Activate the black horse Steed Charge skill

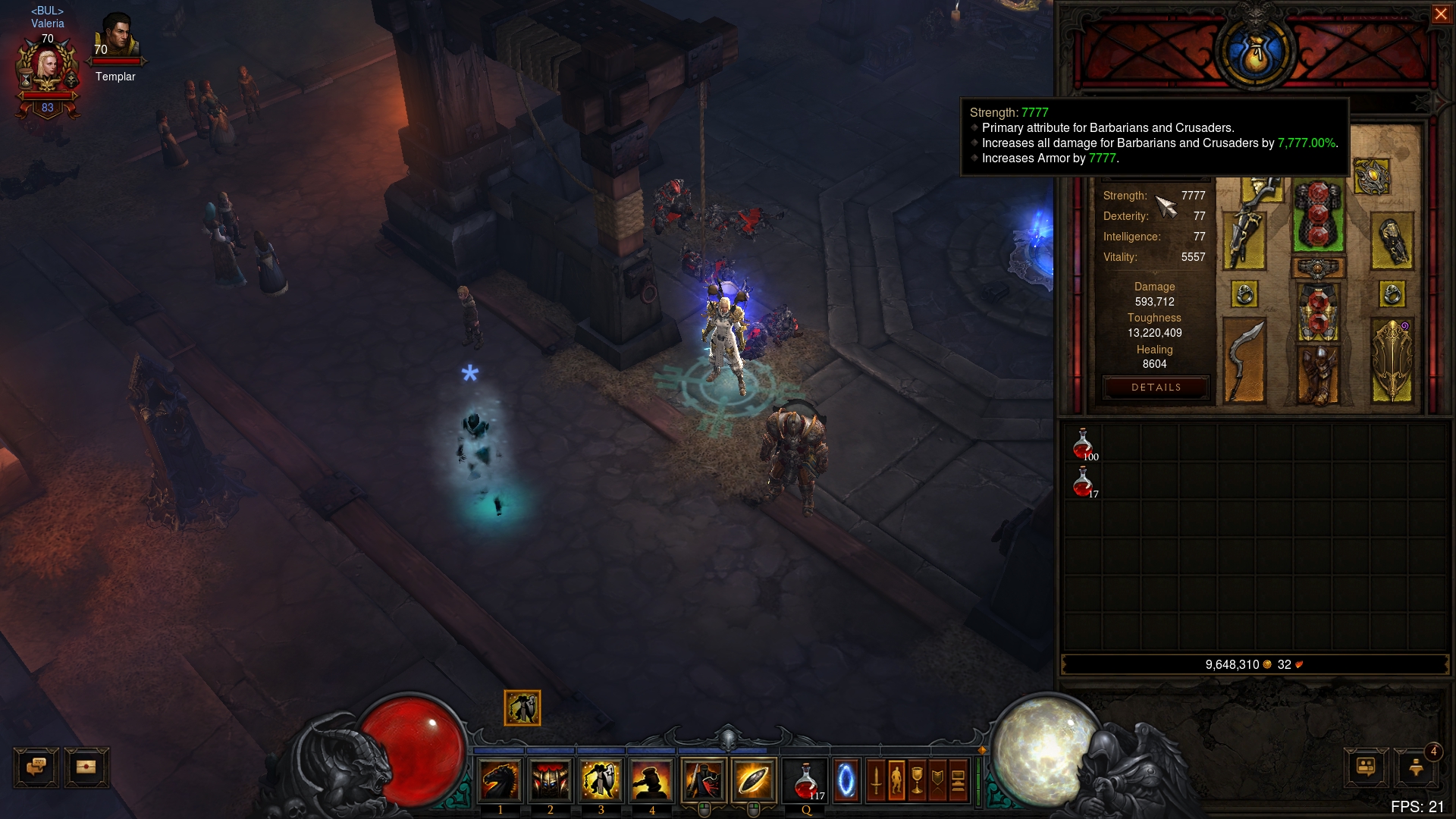[500, 780]
